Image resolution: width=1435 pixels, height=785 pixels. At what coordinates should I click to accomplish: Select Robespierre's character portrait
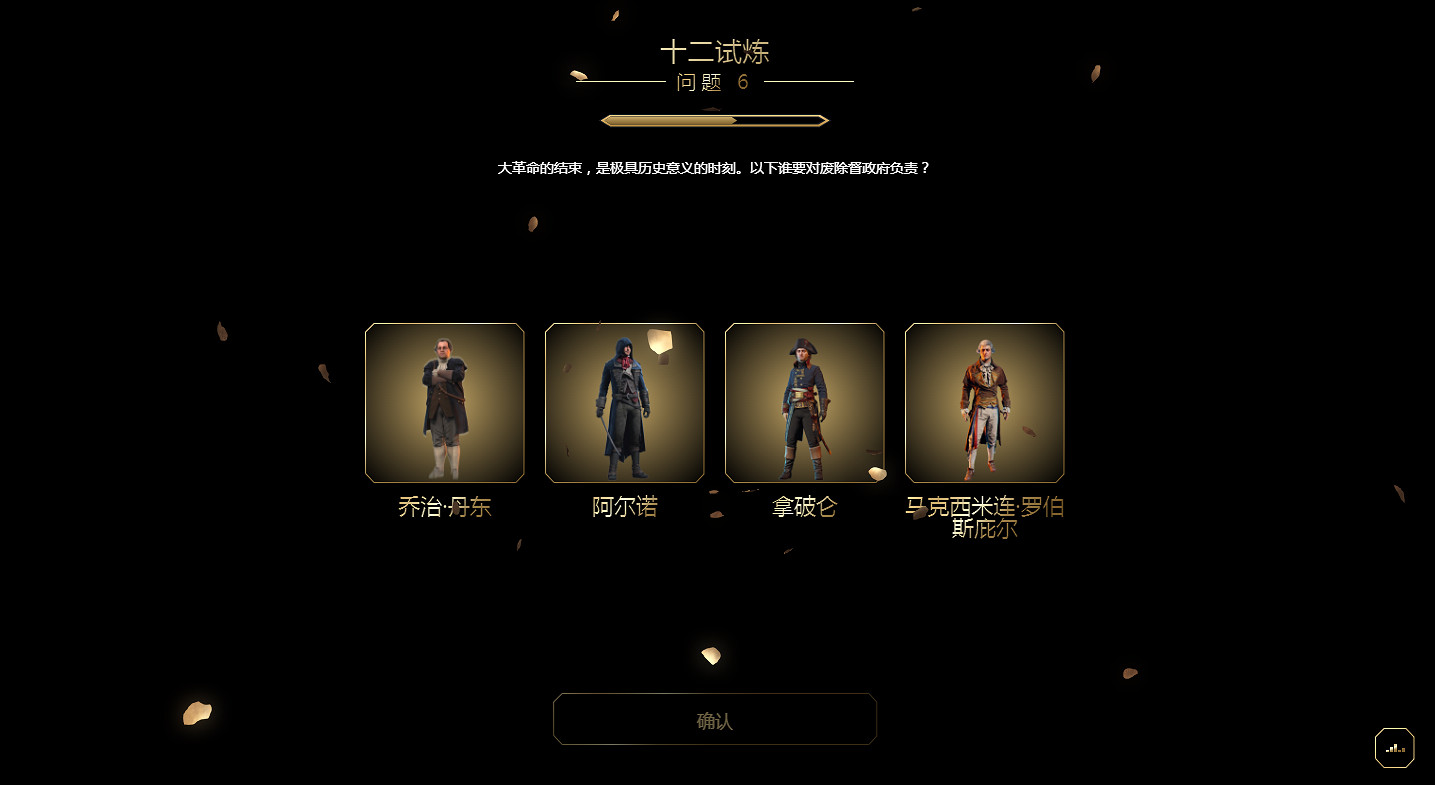[x=984, y=402]
